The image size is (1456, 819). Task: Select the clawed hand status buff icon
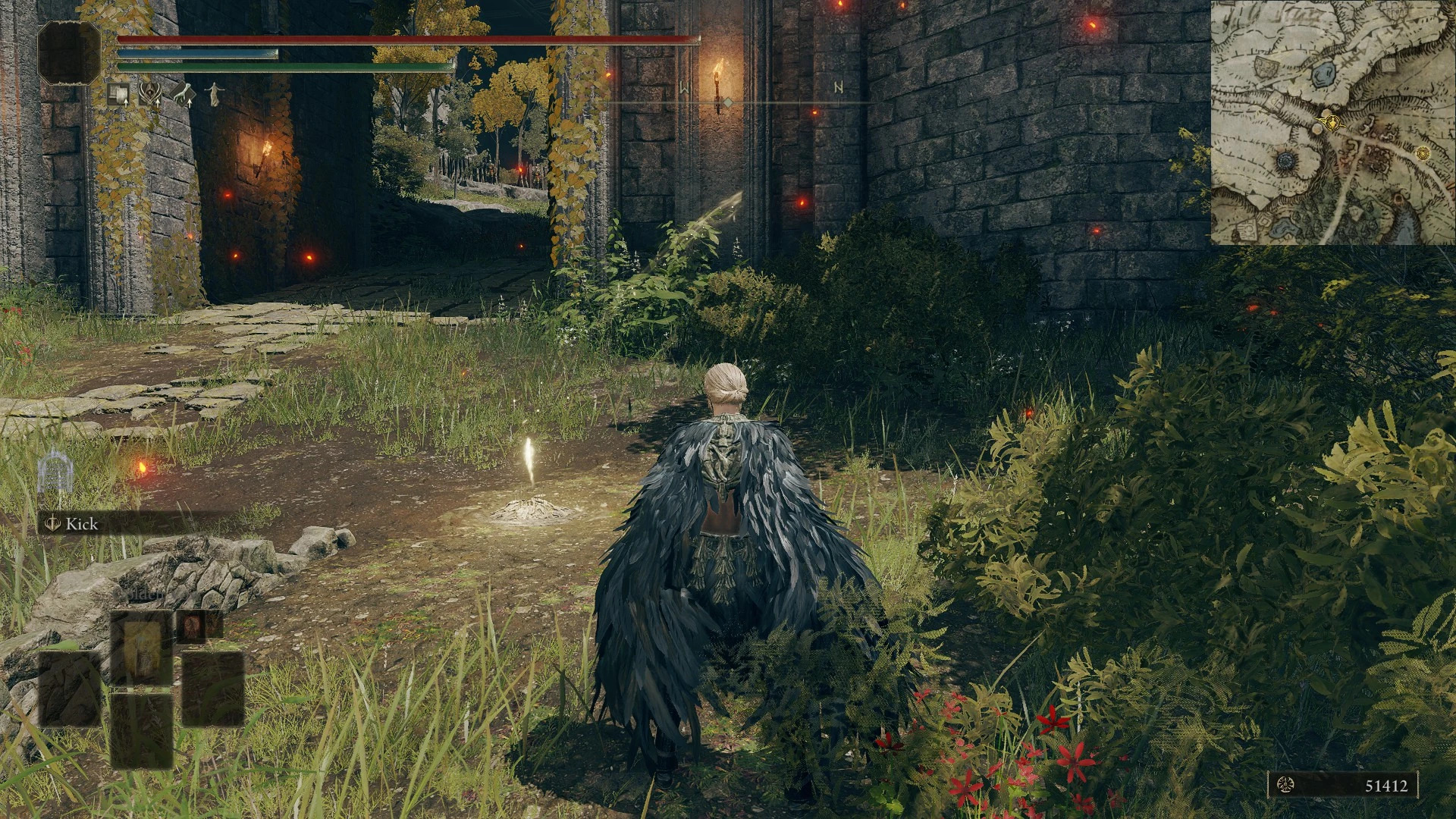click(x=182, y=94)
